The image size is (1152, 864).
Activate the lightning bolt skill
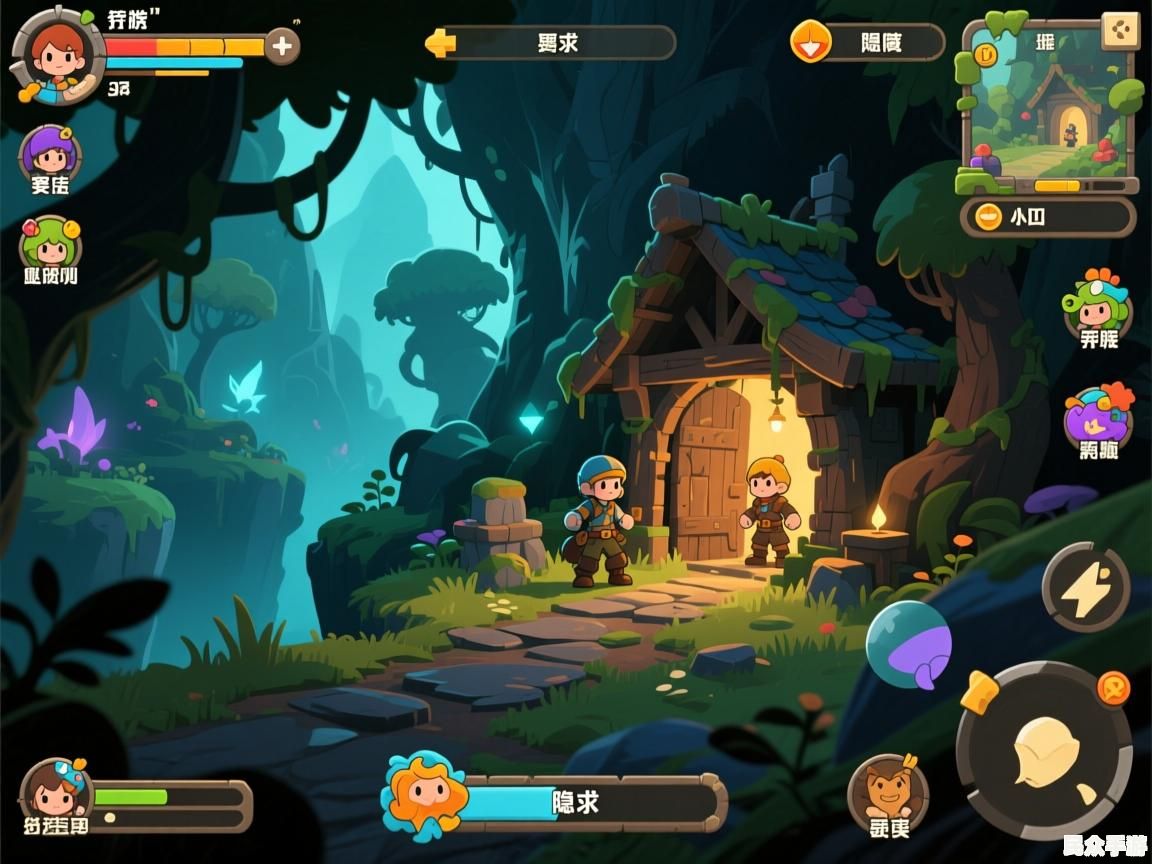coord(1085,587)
